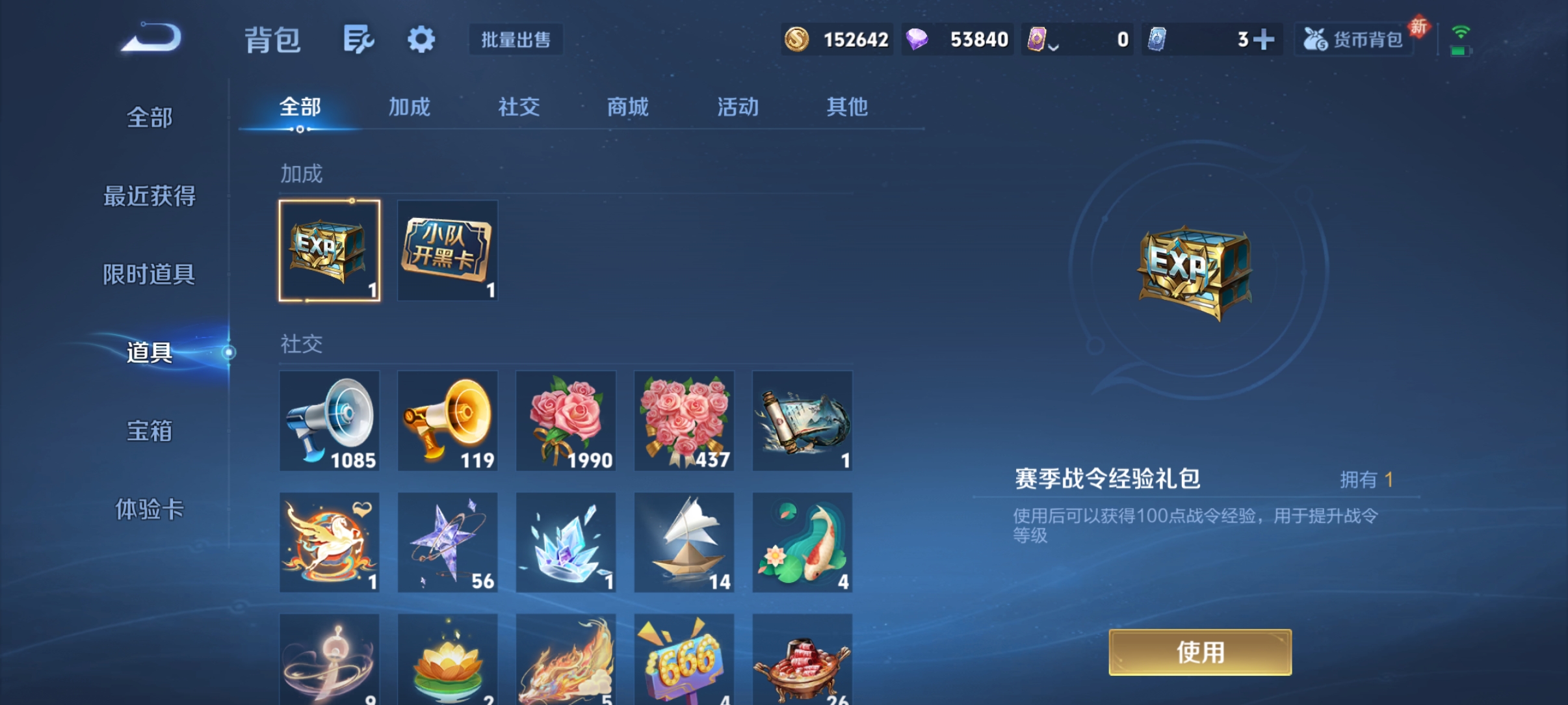The height and width of the screenshot is (705, 1568).
Task: Open the settings gear icon
Action: pyautogui.click(x=421, y=39)
